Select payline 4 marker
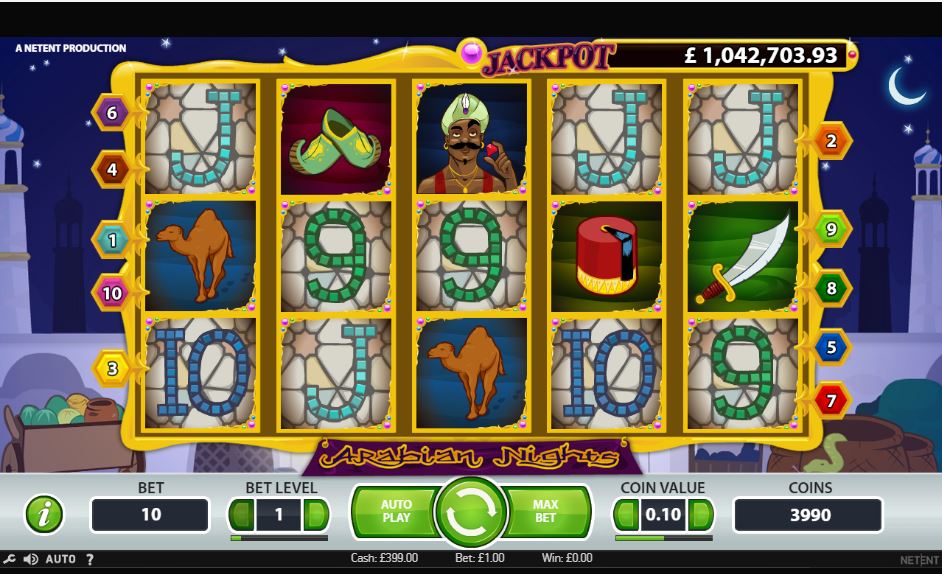Screen dimensions: 942x574 click(111, 169)
